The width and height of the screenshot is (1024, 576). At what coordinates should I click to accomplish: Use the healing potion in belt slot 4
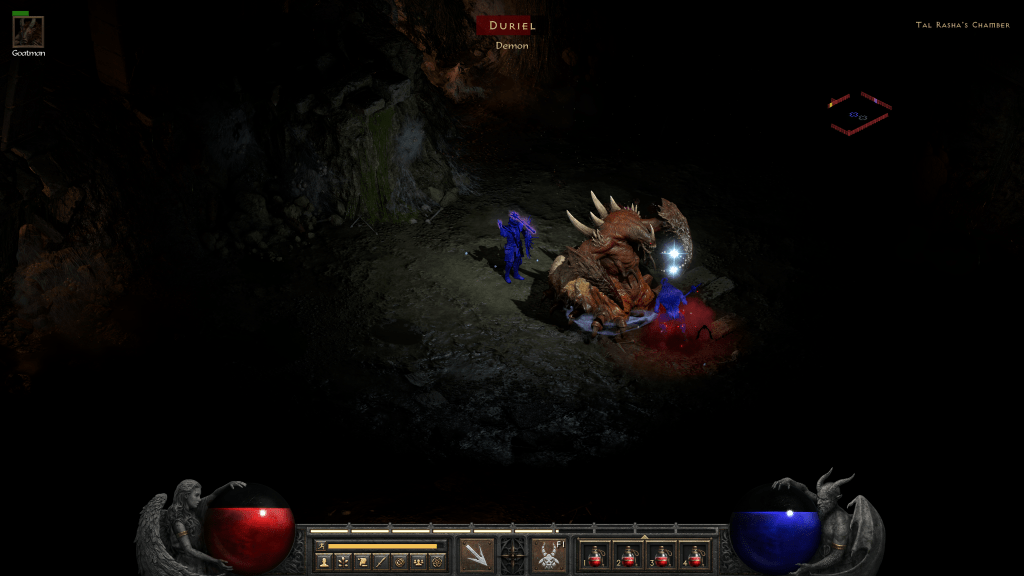click(x=694, y=555)
